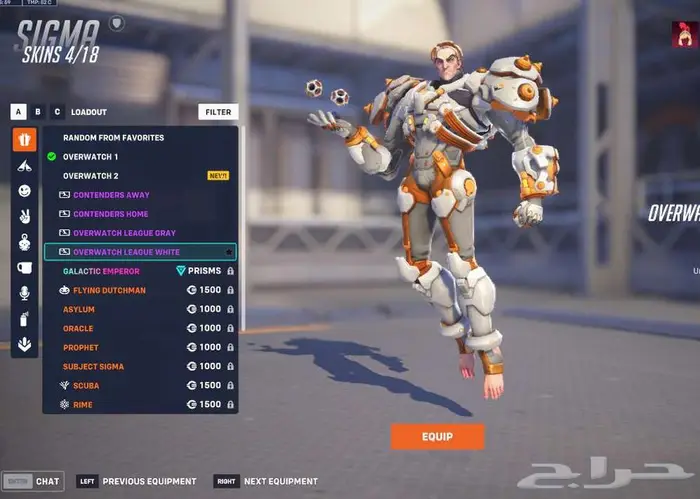Open the emotes category (smiley face icon)
The width and height of the screenshot is (700, 499).
tap(24, 191)
